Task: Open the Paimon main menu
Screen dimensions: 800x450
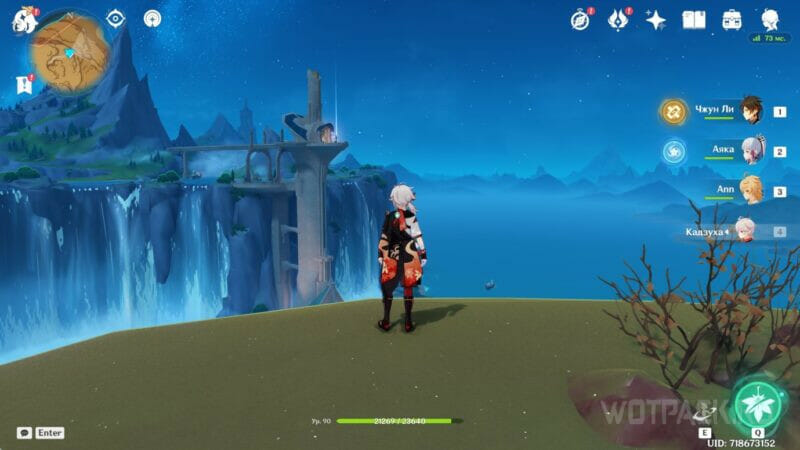Action: pyautogui.click(x=23, y=20)
